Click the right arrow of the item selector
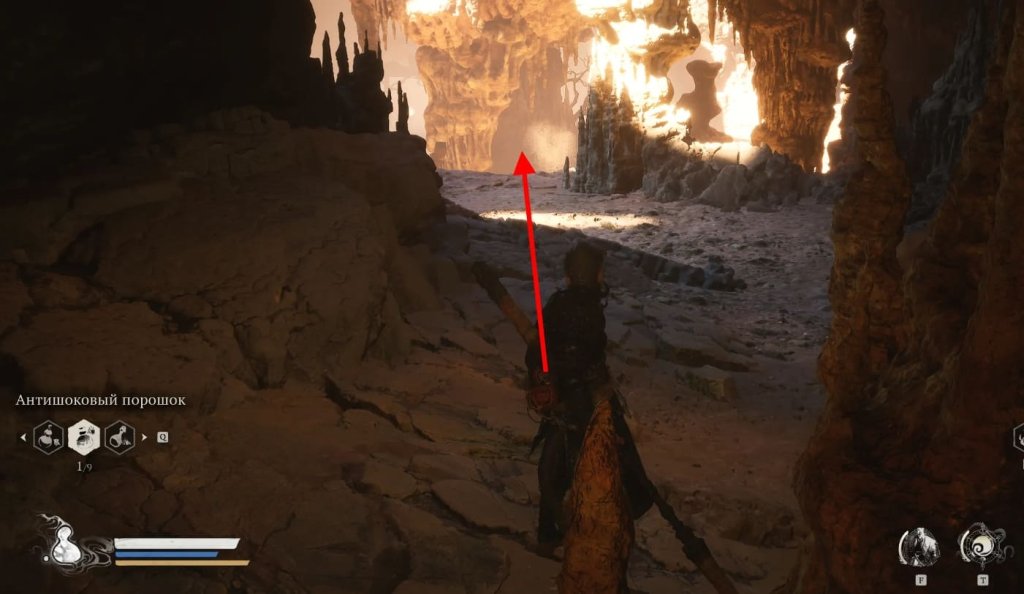 click(145, 437)
